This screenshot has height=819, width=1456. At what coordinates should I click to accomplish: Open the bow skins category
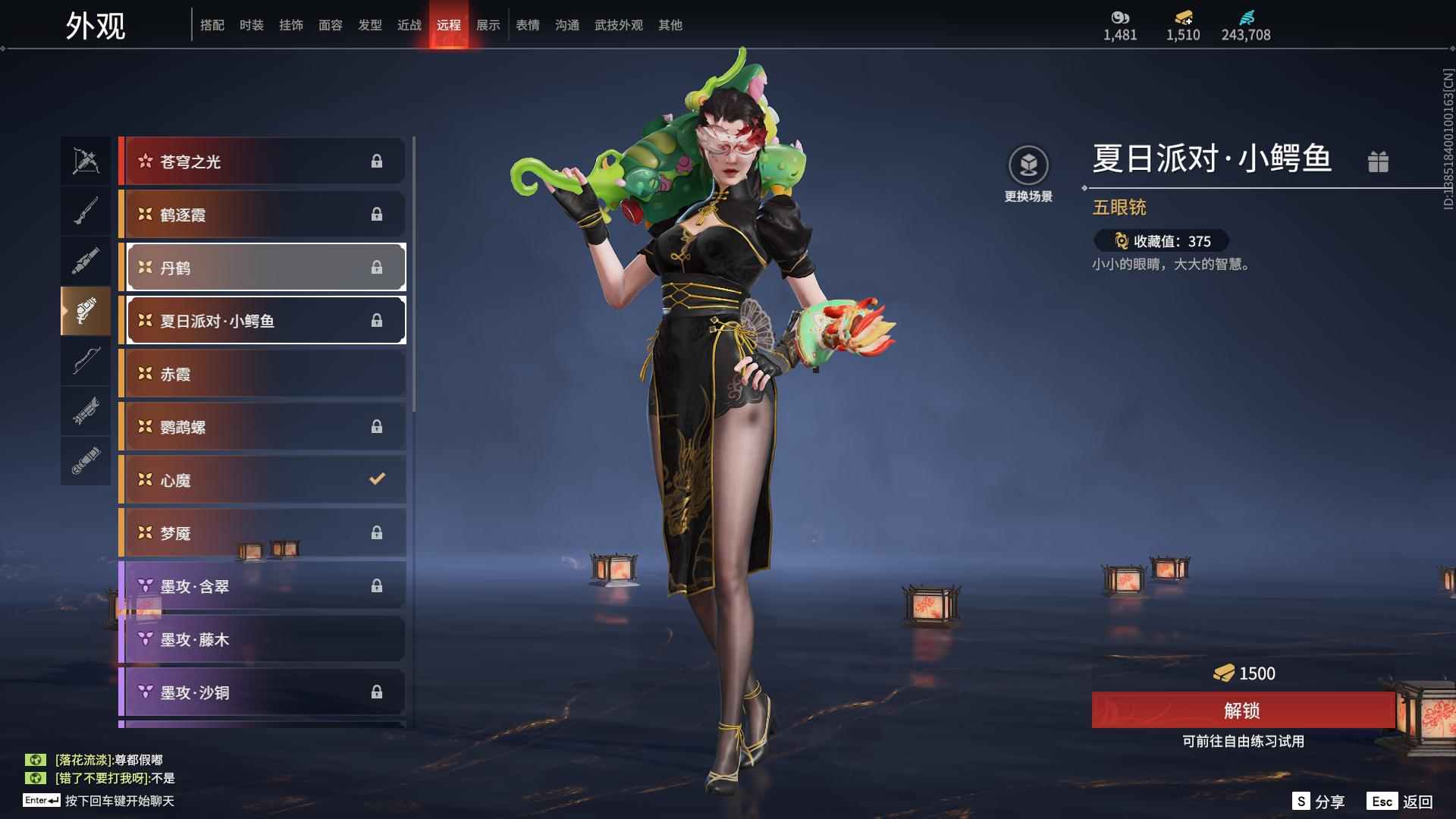pyautogui.click(x=86, y=362)
